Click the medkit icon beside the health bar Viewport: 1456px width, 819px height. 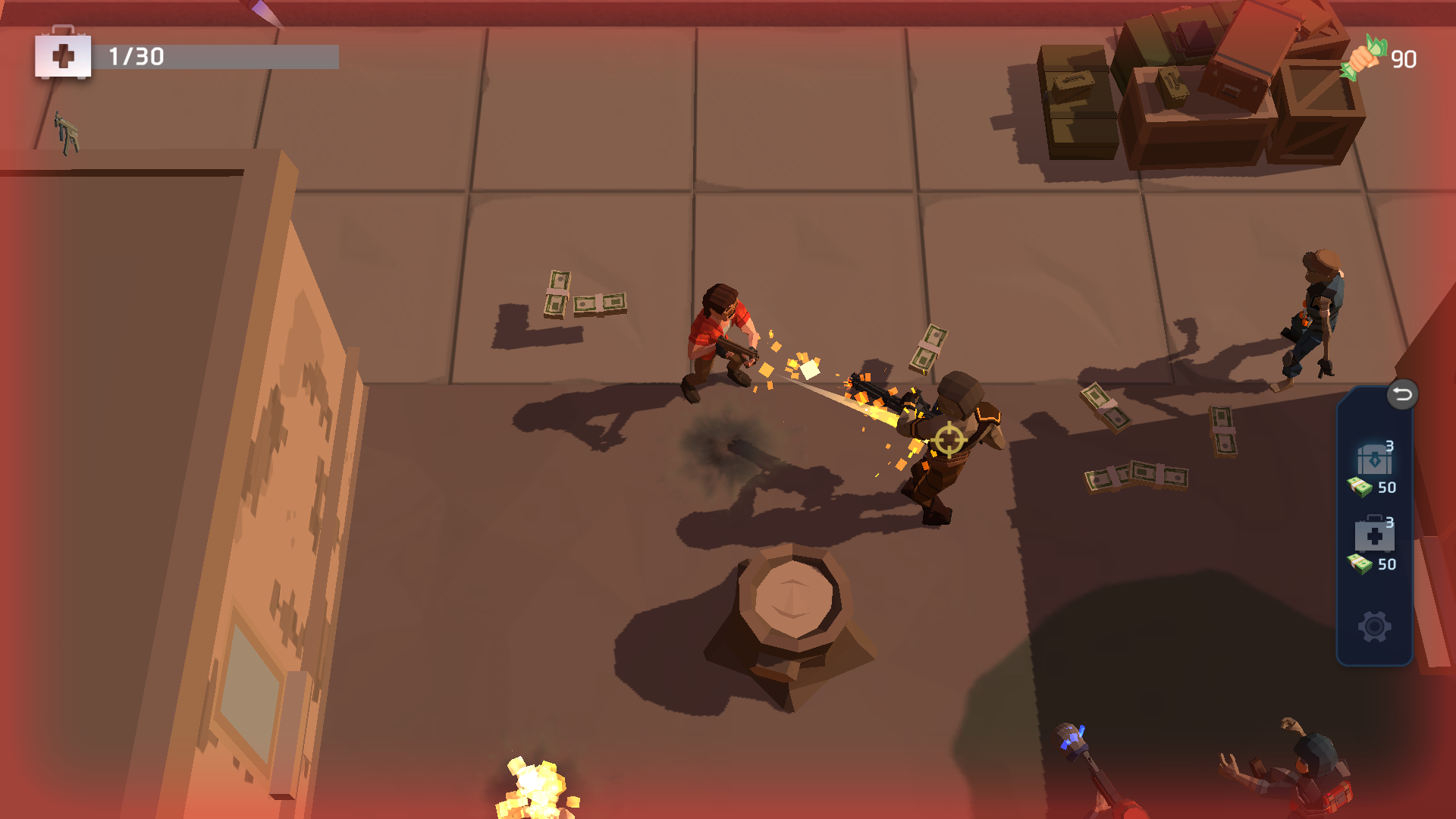pyautogui.click(x=64, y=55)
